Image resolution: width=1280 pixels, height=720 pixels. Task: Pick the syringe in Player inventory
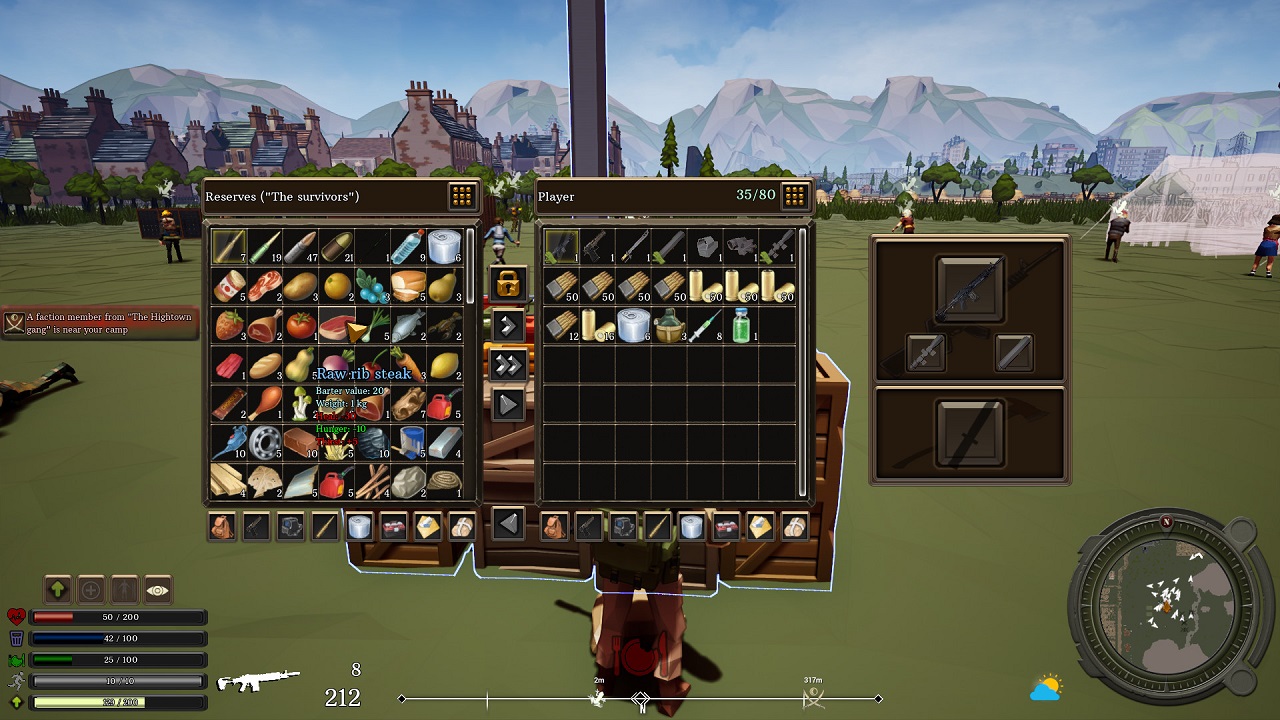[x=705, y=326]
